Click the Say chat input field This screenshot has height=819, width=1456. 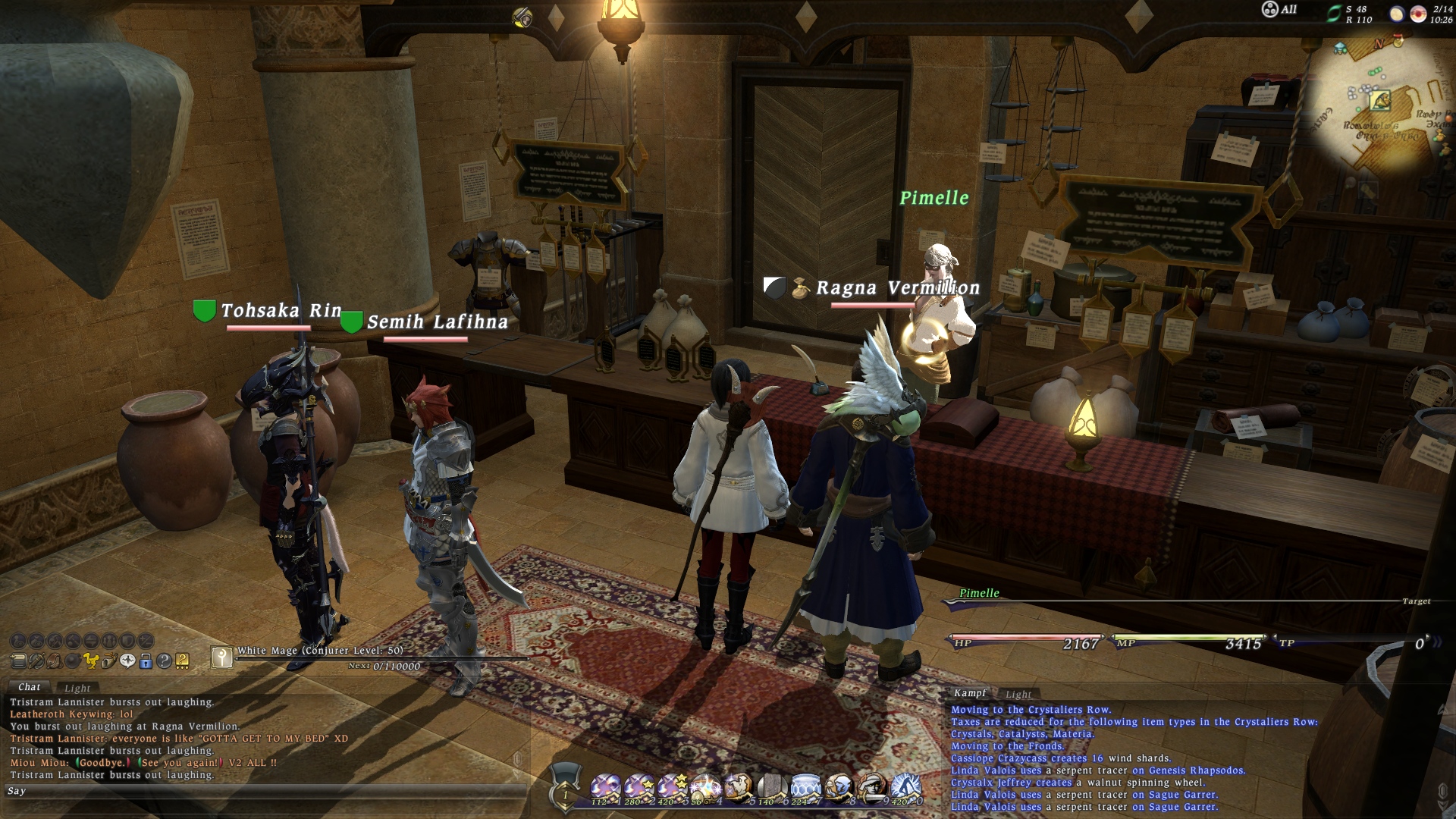pyautogui.click(x=265, y=791)
